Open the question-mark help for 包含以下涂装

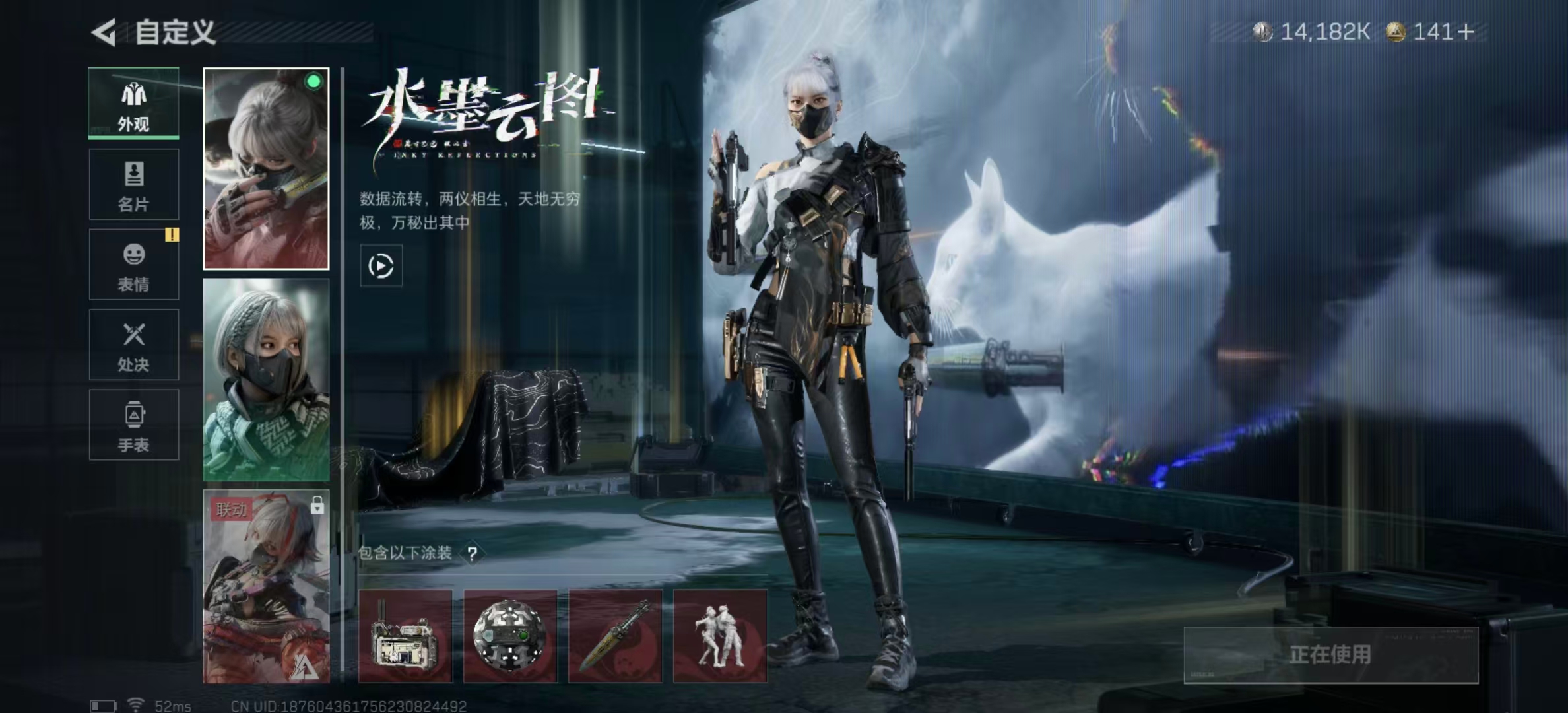click(x=473, y=553)
